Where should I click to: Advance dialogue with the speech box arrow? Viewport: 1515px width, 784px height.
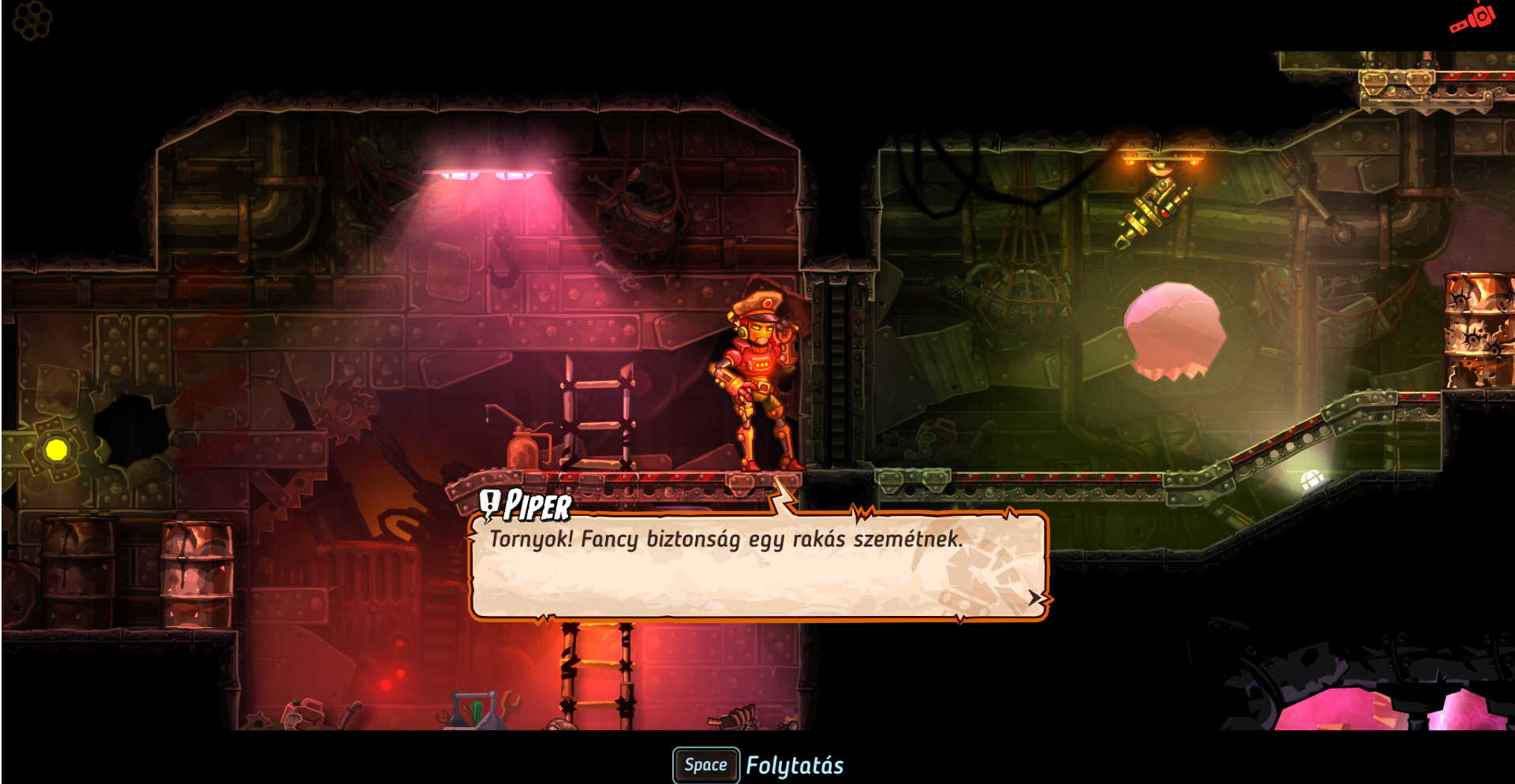1036,598
